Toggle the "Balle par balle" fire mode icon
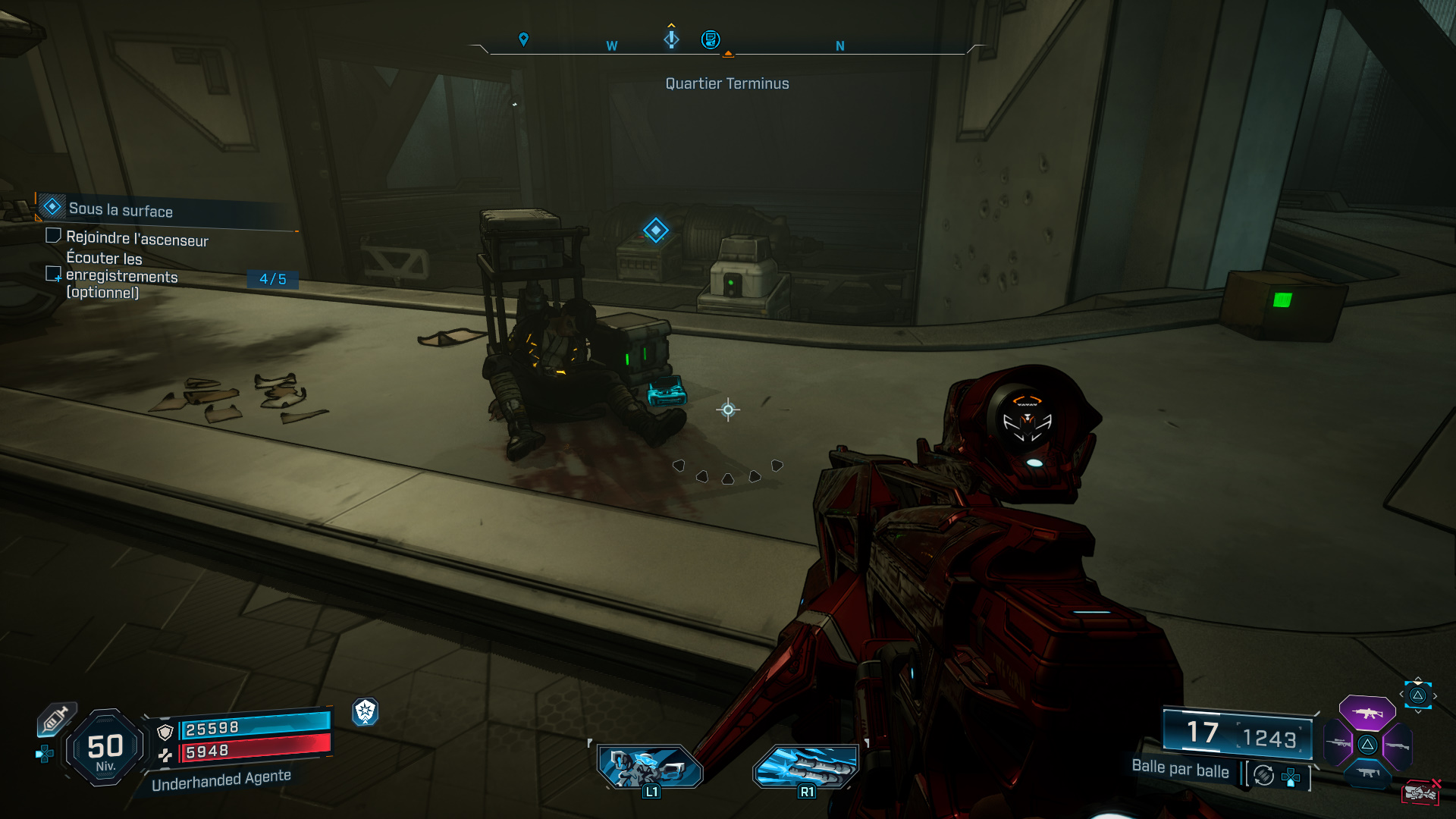 (x=1263, y=775)
